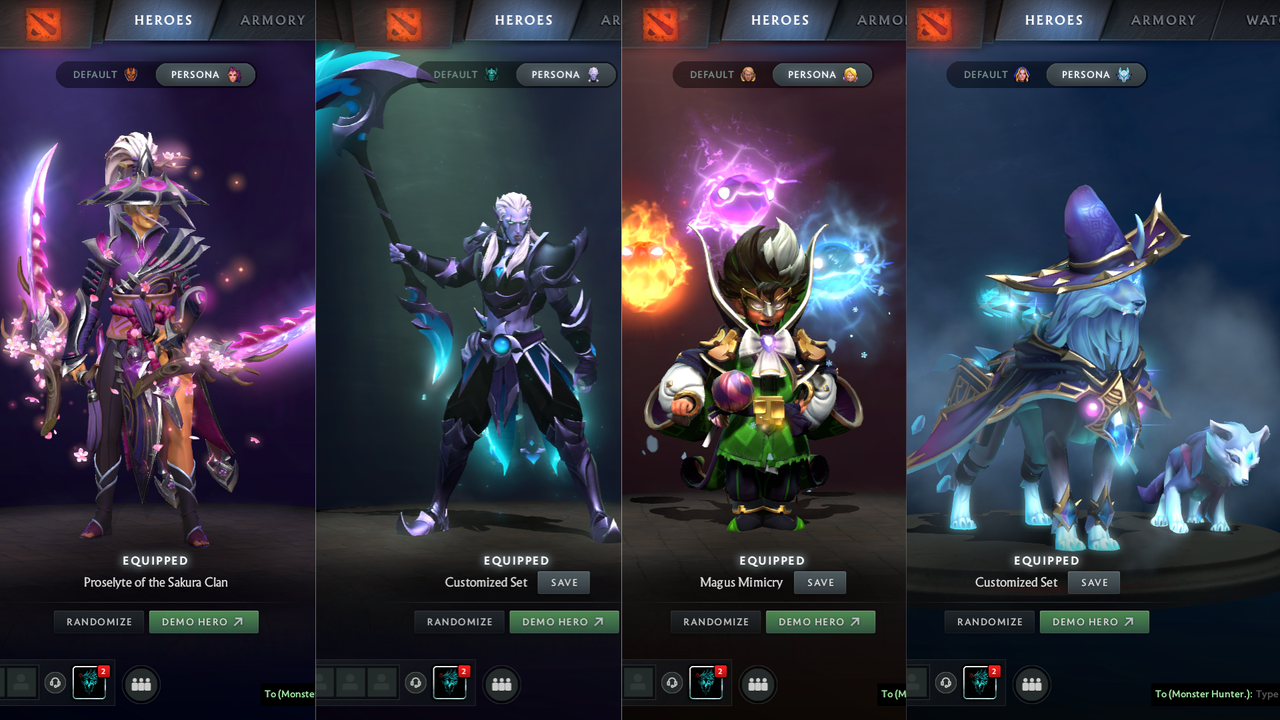The height and width of the screenshot is (720, 1280).
Task: Click the default hero face icon in the first panel
Action: (x=130, y=74)
